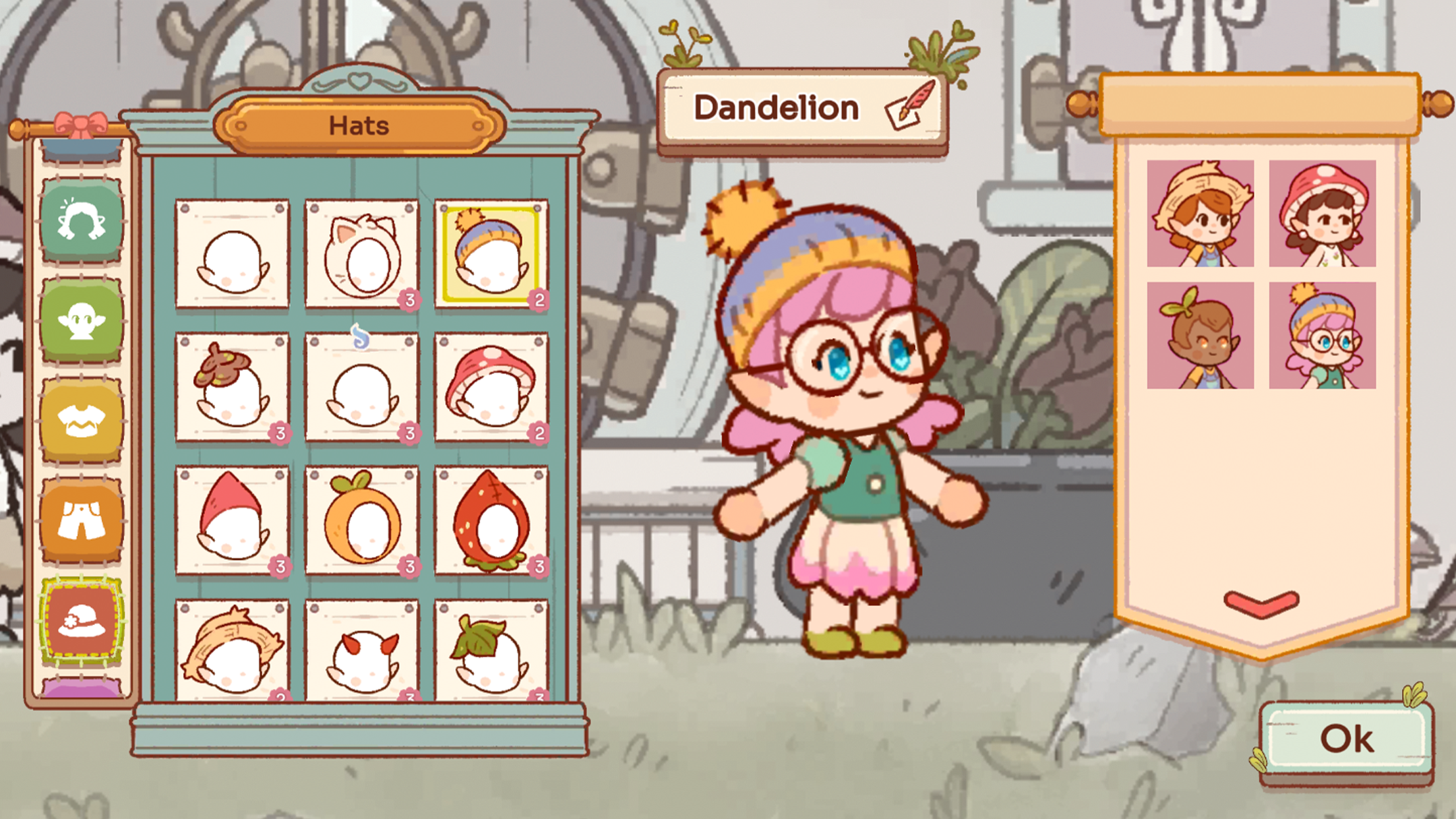Click the Dandelion name field
The width and height of the screenshot is (1456, 819).
pos(777,107)
